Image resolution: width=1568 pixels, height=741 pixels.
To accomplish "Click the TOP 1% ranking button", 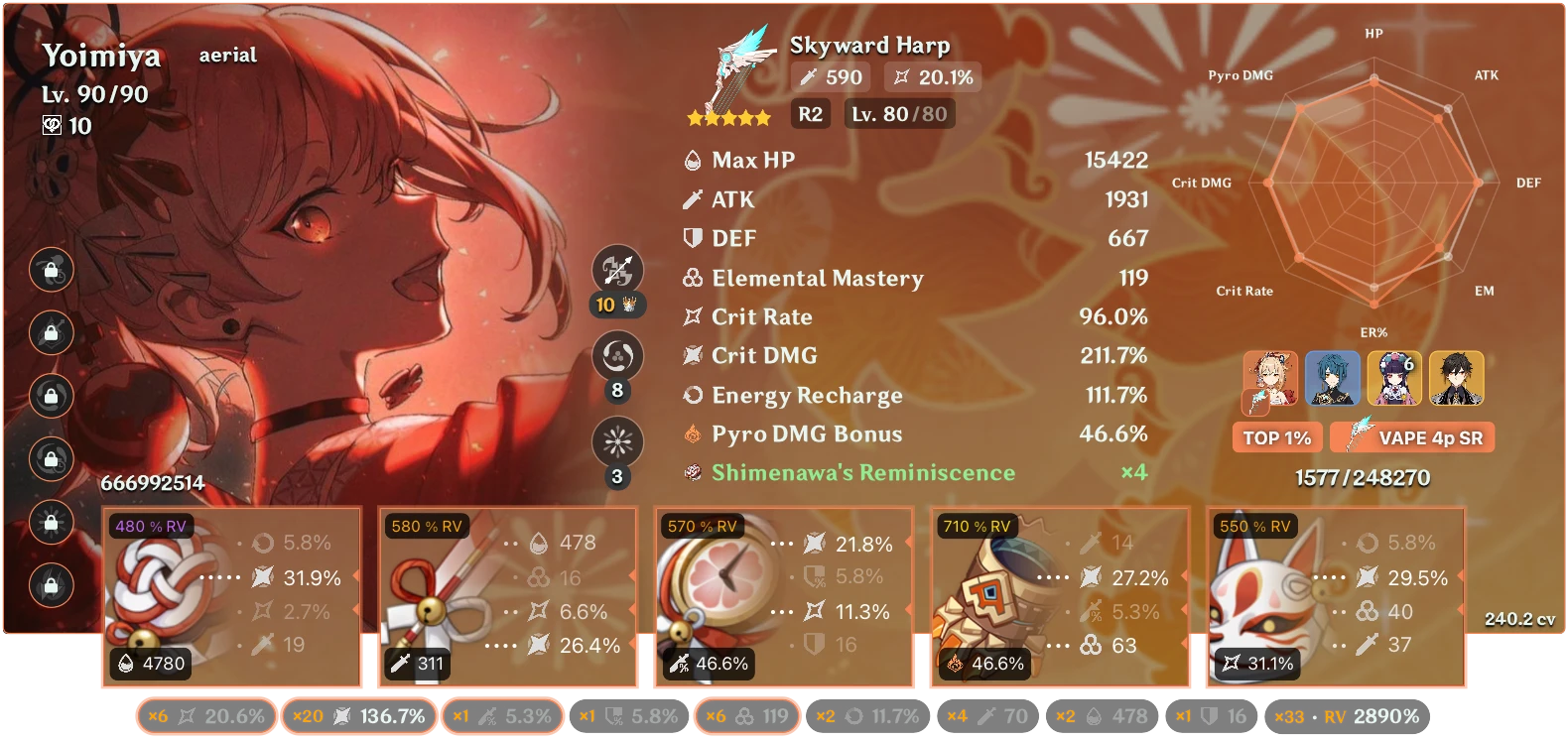I will point(1277,436).
